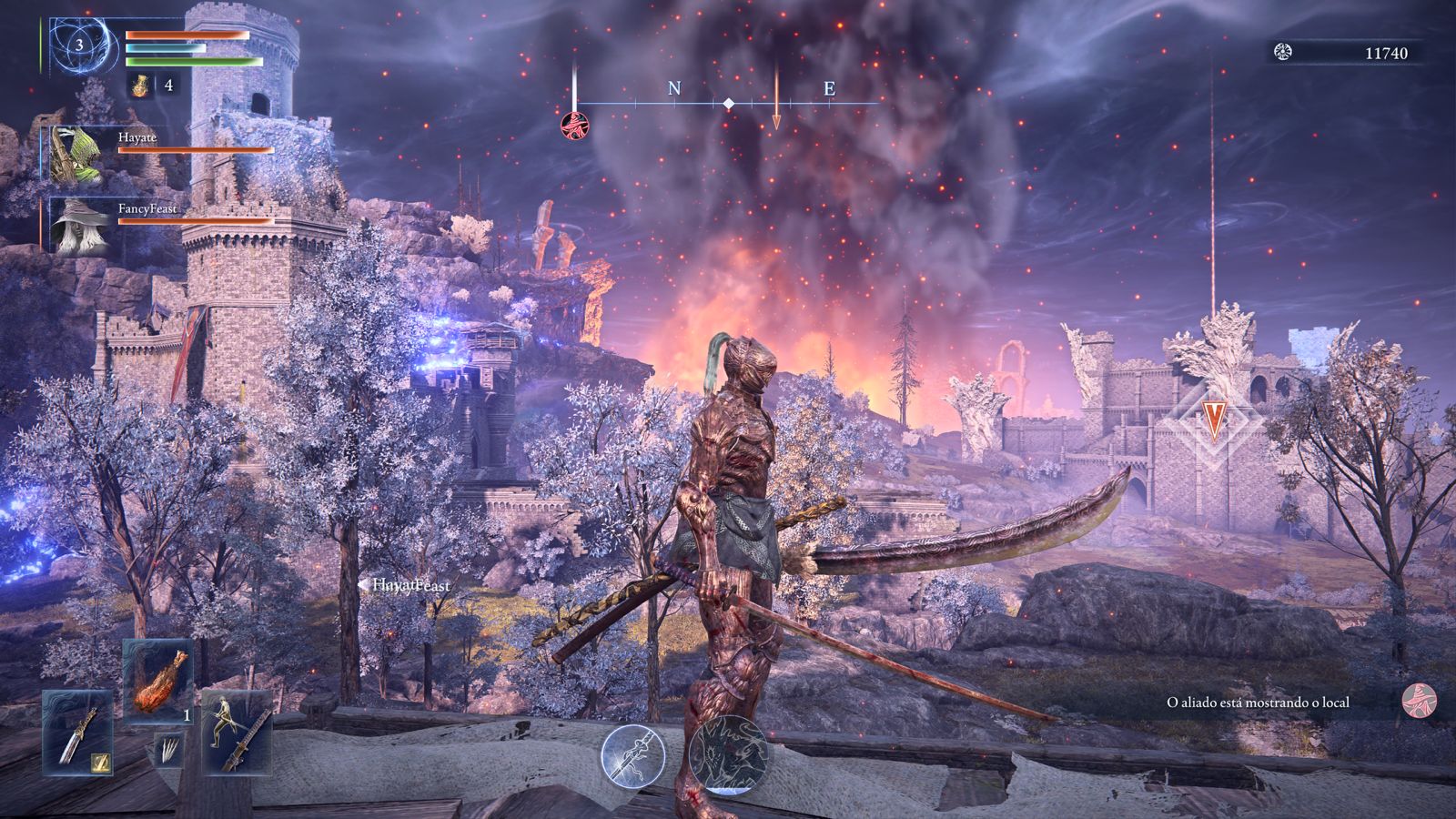Activate the beast ultimate art icon
Viewport: 1456px width, 819px height.
coord(729,754)
